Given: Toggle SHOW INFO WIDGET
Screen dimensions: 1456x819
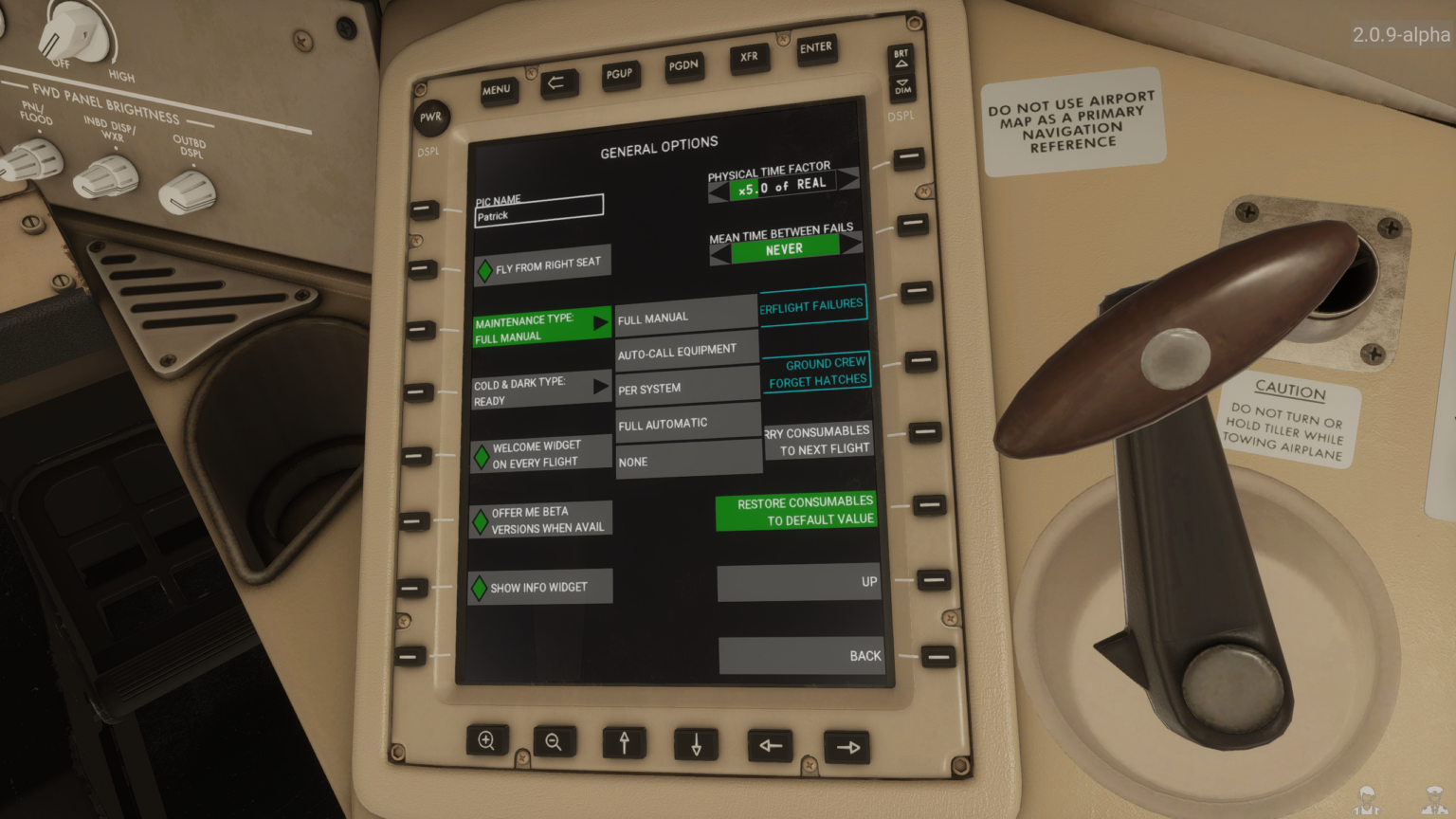Looking at the screenshot, I should tap(538, 586).
